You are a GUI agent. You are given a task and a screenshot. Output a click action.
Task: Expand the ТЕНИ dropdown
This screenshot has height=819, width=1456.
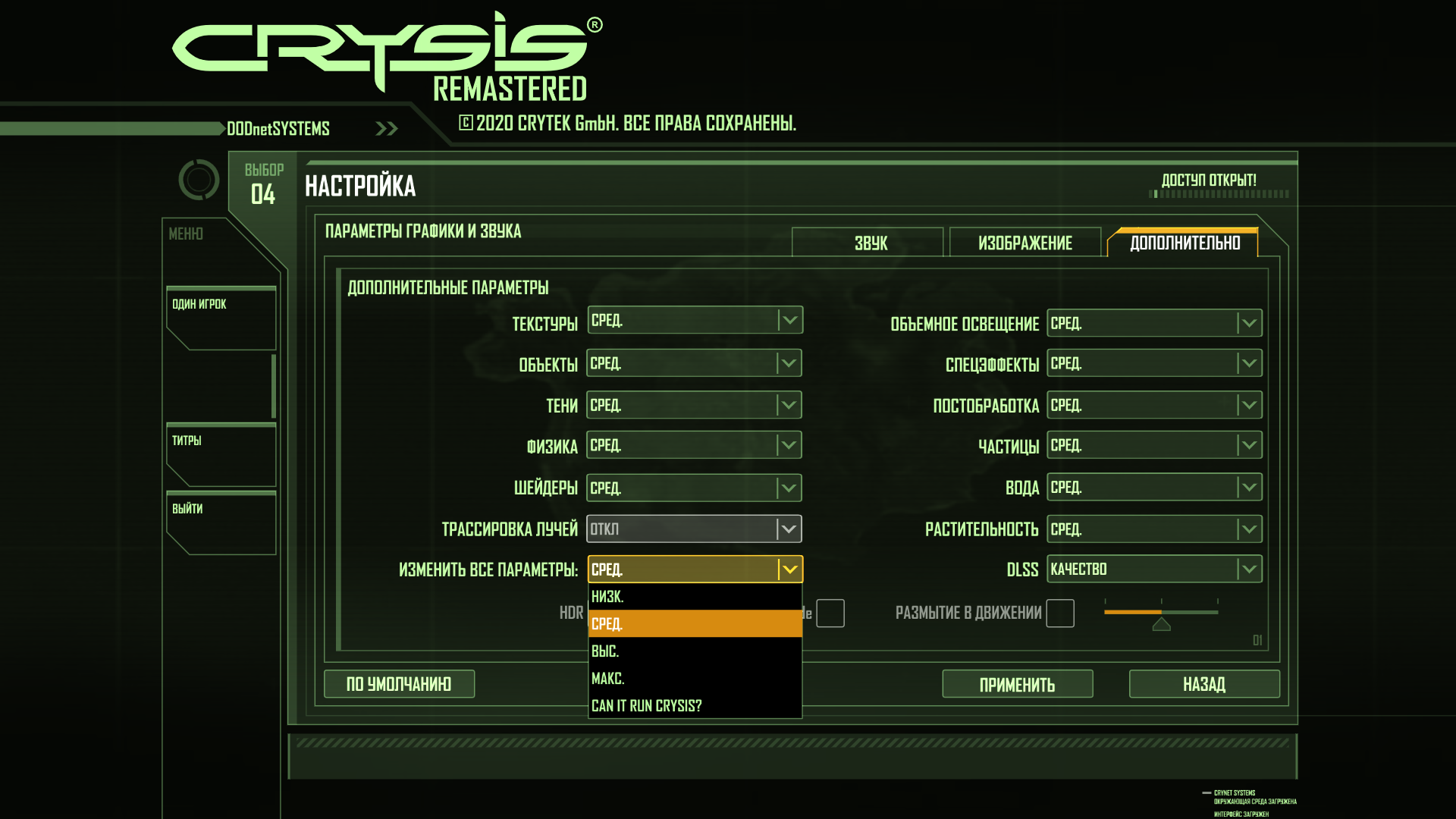click(694, 406)
